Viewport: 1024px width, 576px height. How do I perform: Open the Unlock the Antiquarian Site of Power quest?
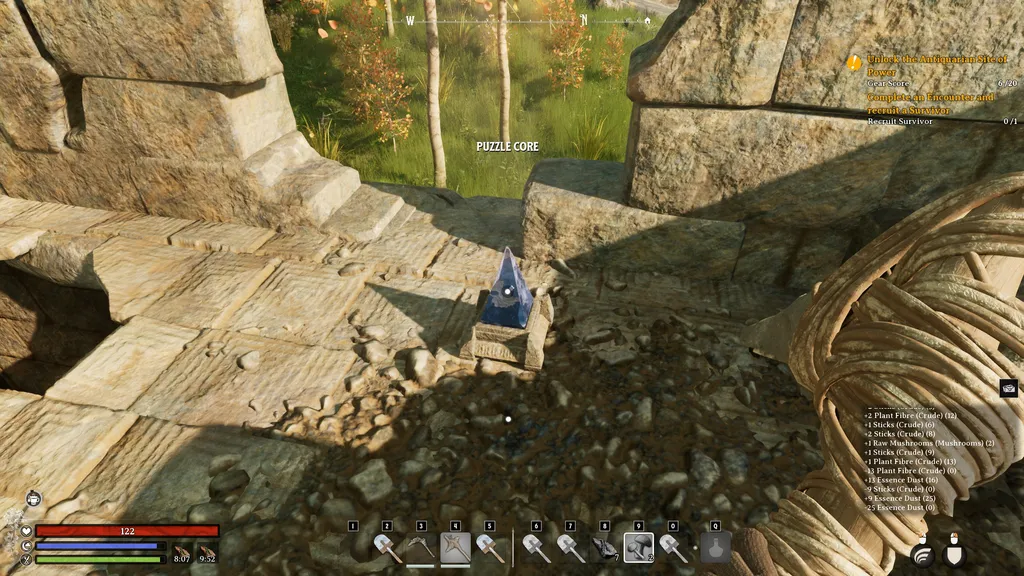pos(930,66)
